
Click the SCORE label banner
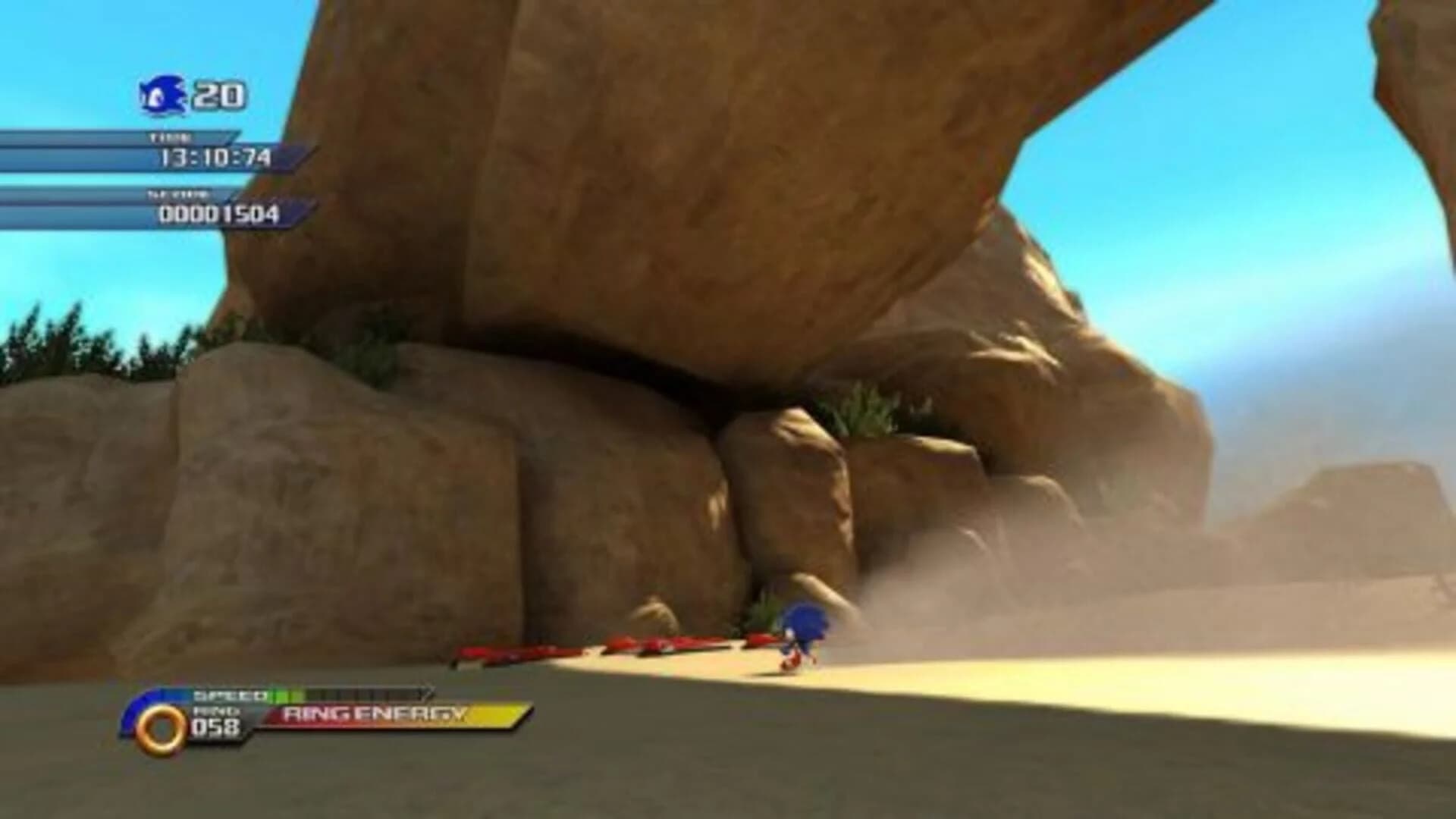(x=180, y=195)
